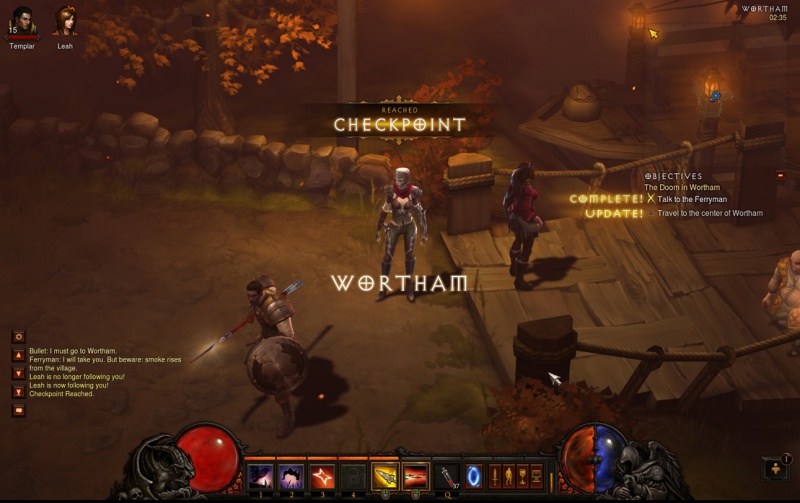Select the Templar follower portrait

pyautogui.click(x=21, y=22)
